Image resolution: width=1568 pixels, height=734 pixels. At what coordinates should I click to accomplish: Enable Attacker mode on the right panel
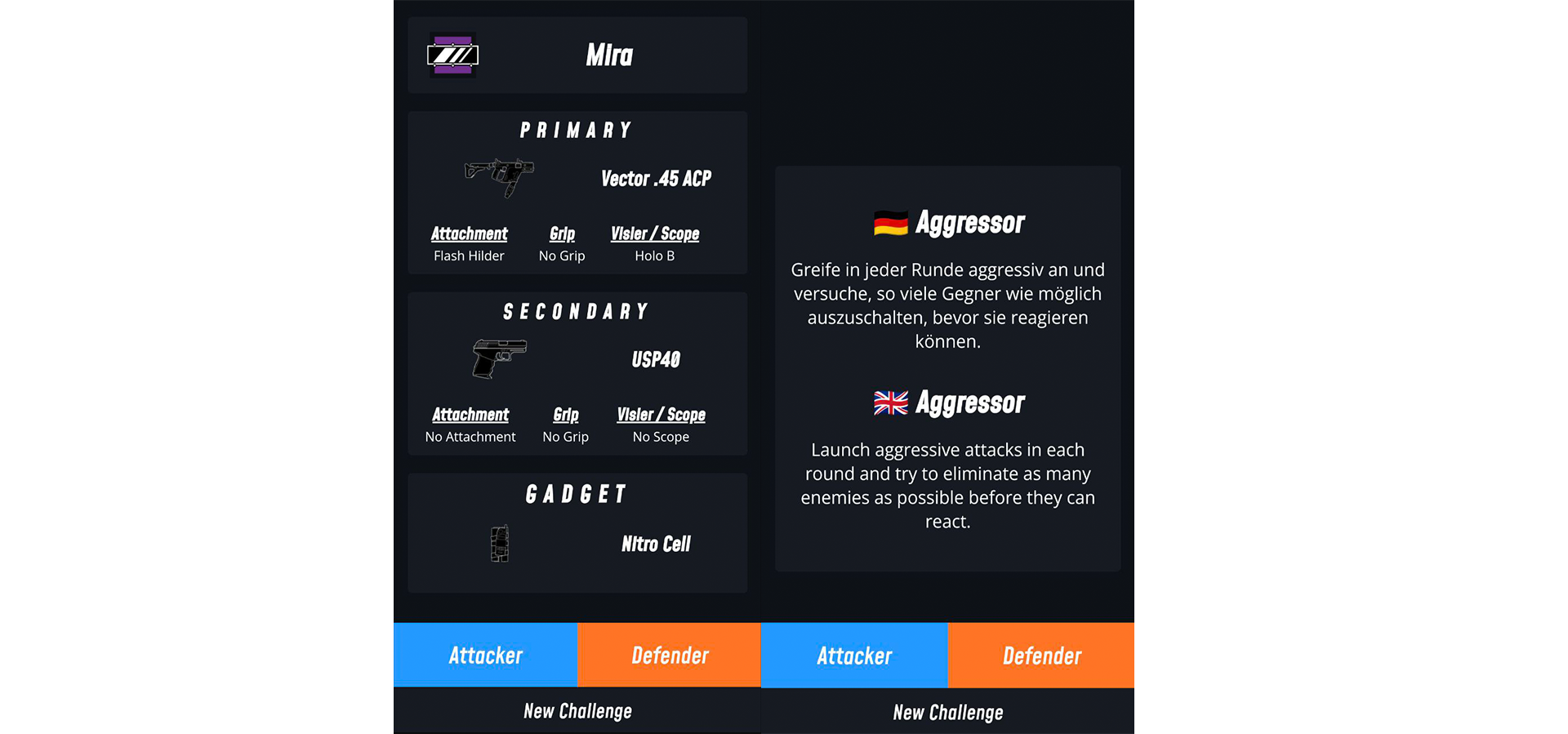pyautogui.click(x=853, y=655)
